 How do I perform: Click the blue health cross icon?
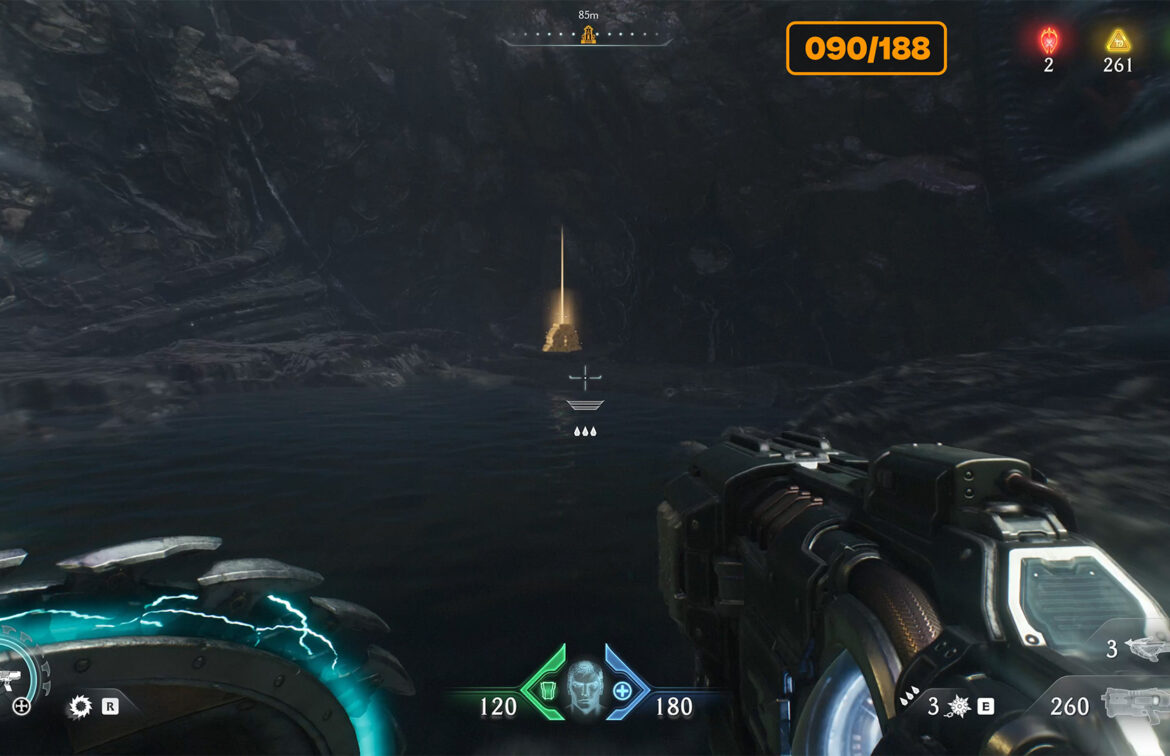pyautogui.click(x=622, y=690)
